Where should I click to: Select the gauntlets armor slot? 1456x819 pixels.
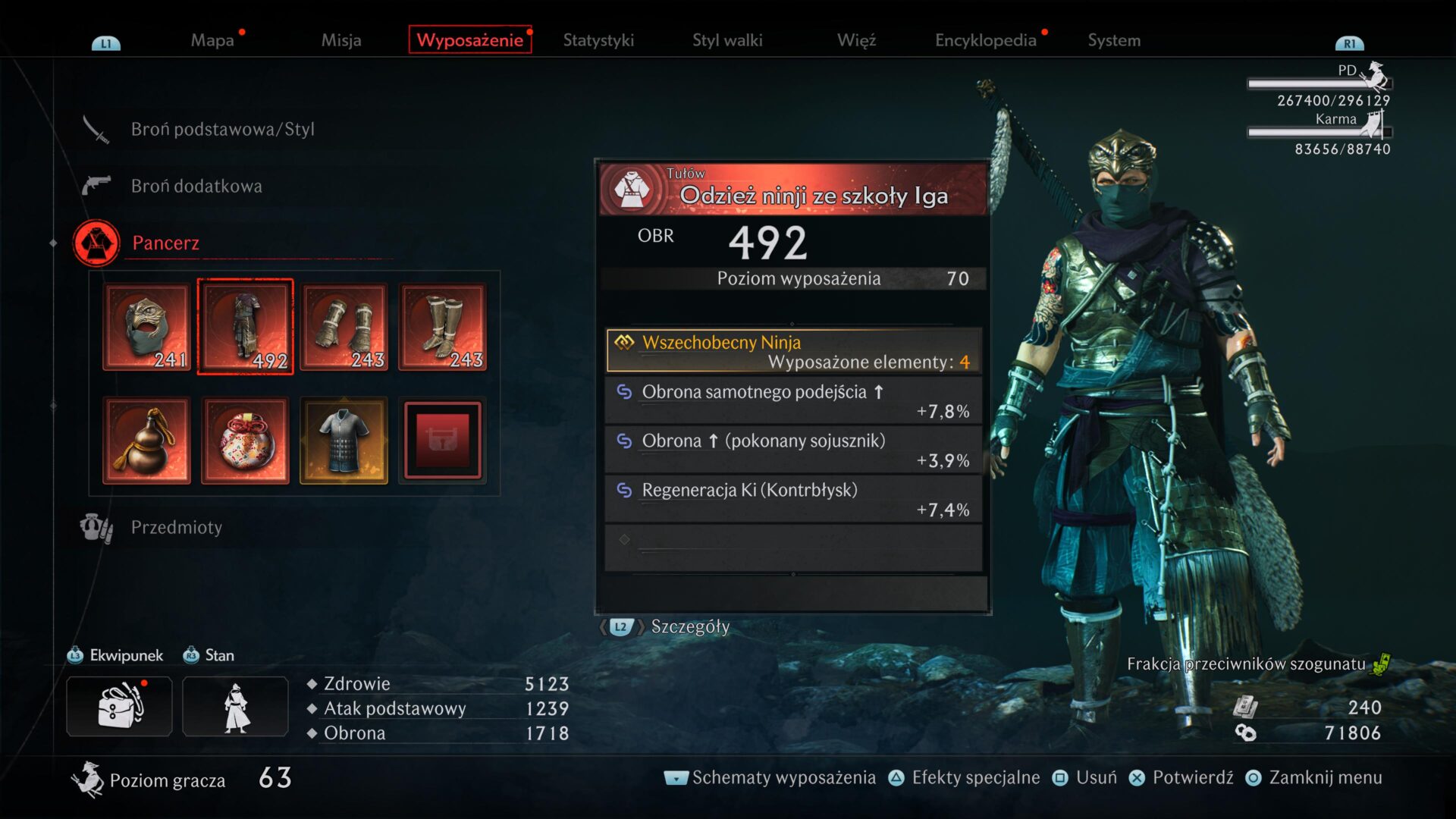pos(344,327)
